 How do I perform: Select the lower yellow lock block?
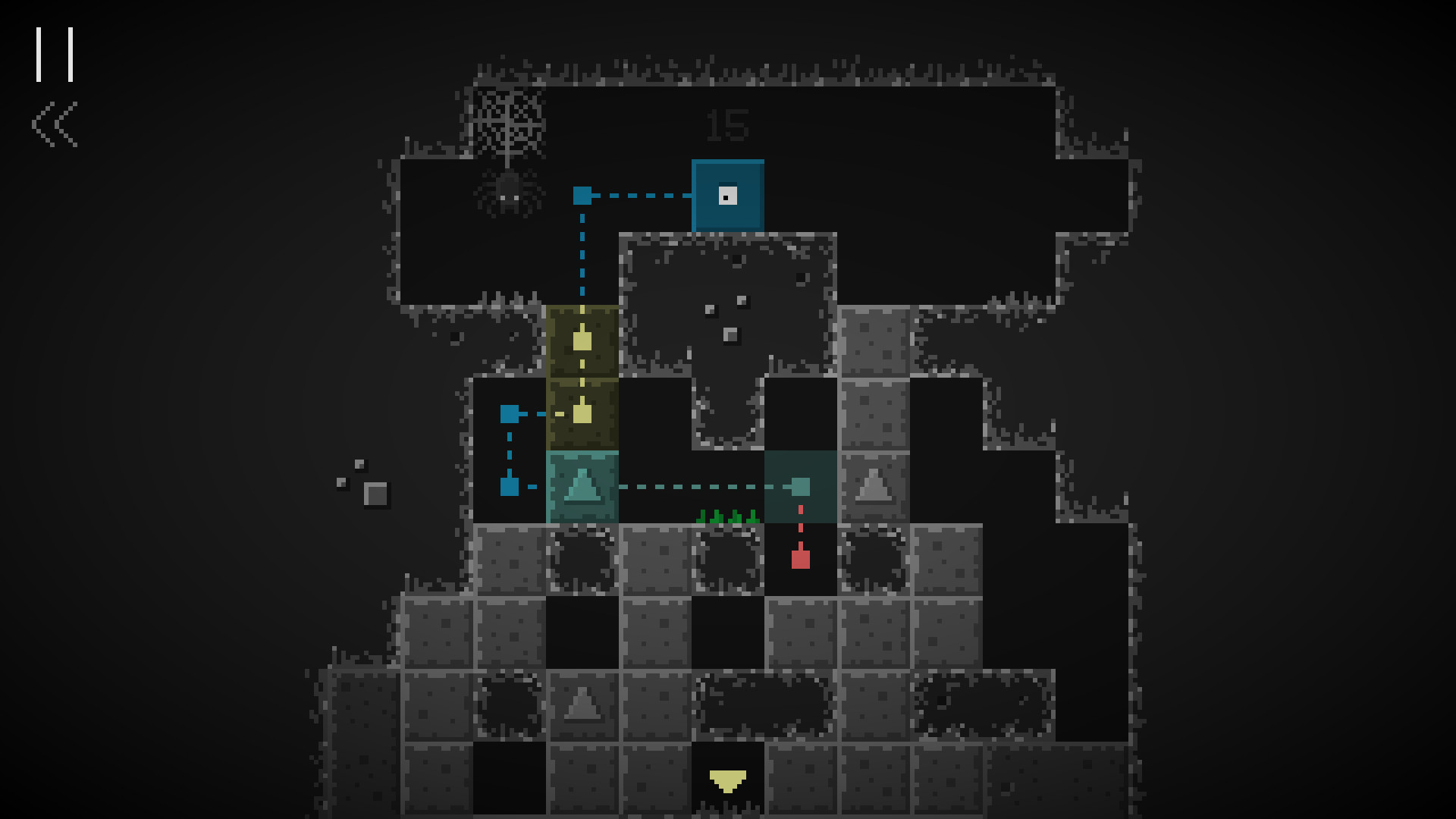pos(581,413)
